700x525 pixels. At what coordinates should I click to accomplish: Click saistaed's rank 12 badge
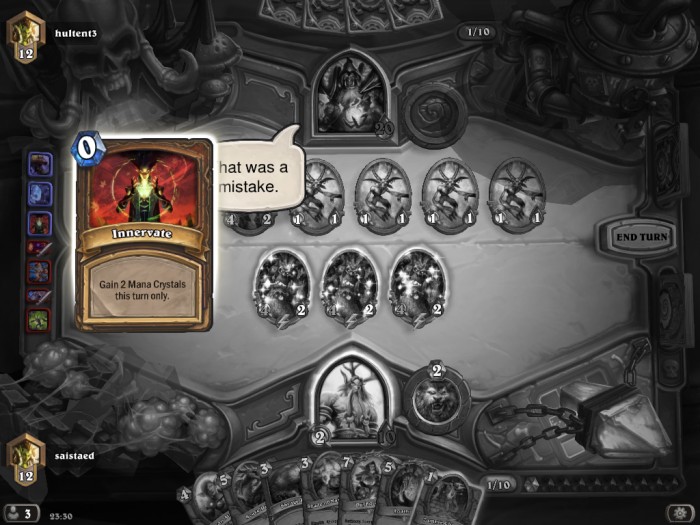tap(24, 455)
